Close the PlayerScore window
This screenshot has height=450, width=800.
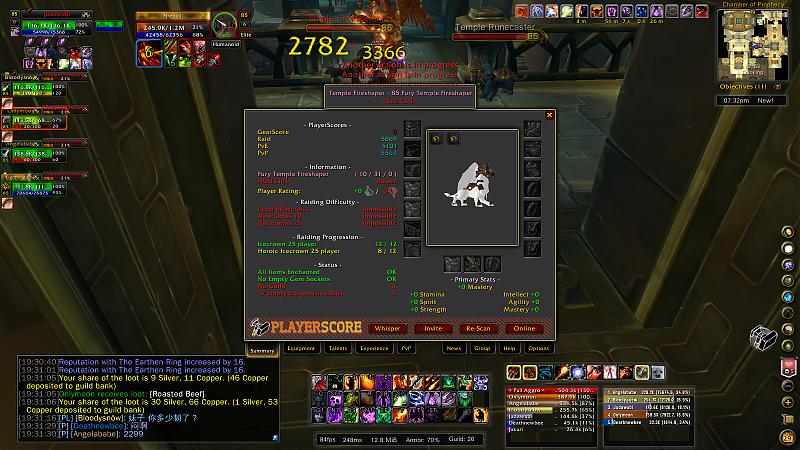pyautogui.click(x=549, y=116)
